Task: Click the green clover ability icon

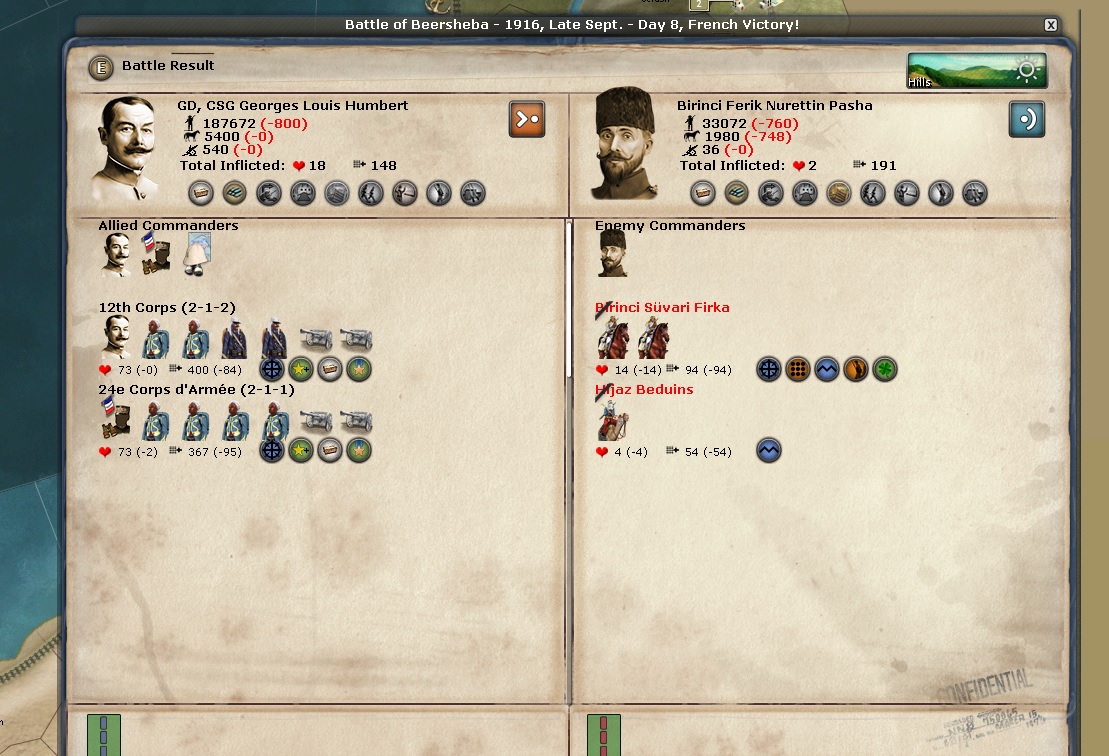Action: coord(884,370)
